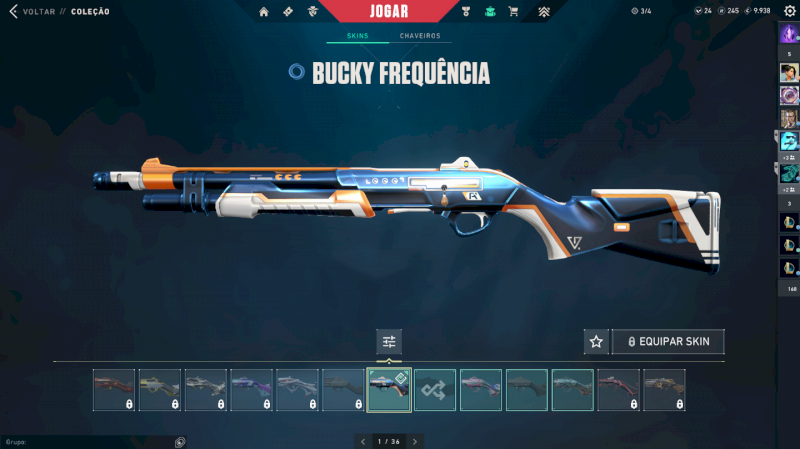Open the ranked chevrons icon
The image size is (800, 449).
point(544,12)
